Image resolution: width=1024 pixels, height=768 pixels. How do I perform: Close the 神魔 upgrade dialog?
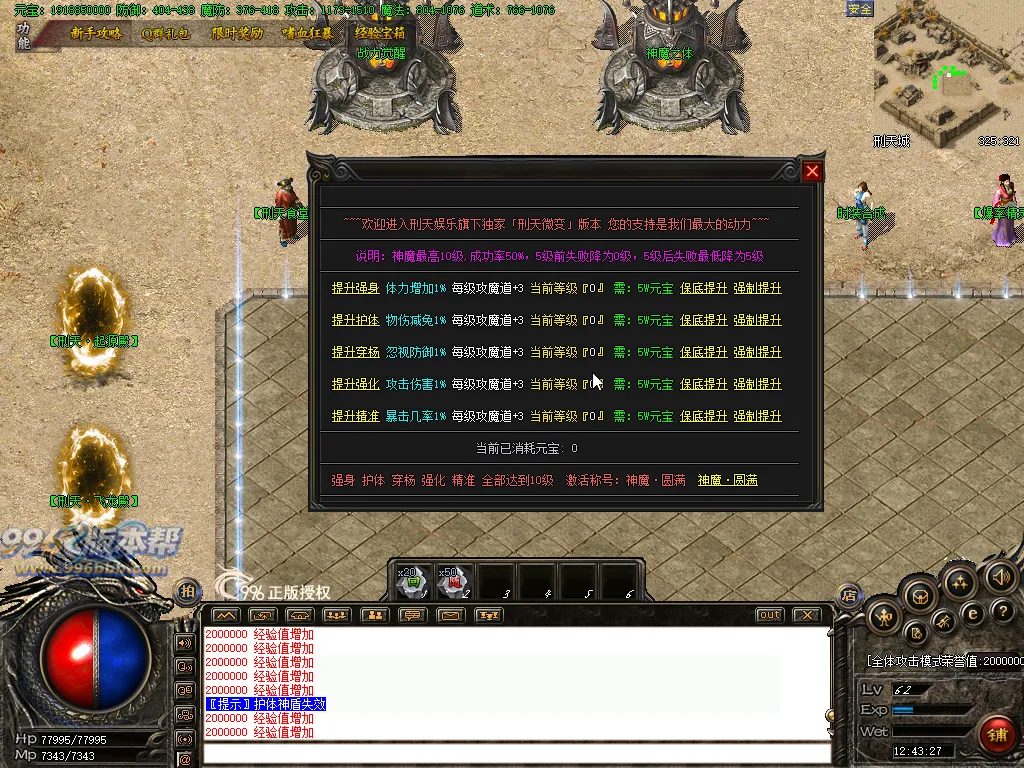pyautogui.click(x=812, y=171)
